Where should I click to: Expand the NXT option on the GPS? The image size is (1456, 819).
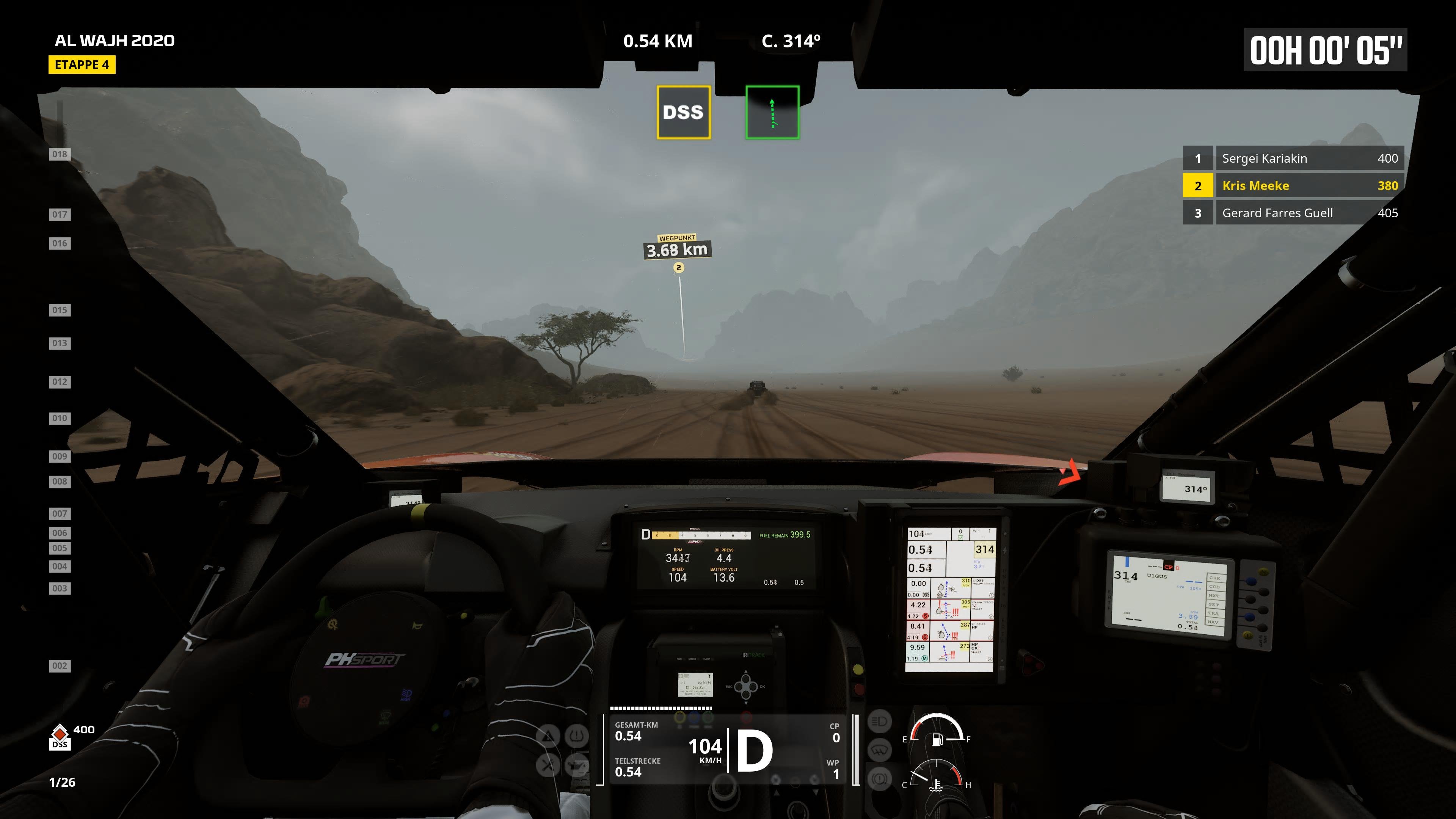pyautogui.click(x=1213, y=596)
